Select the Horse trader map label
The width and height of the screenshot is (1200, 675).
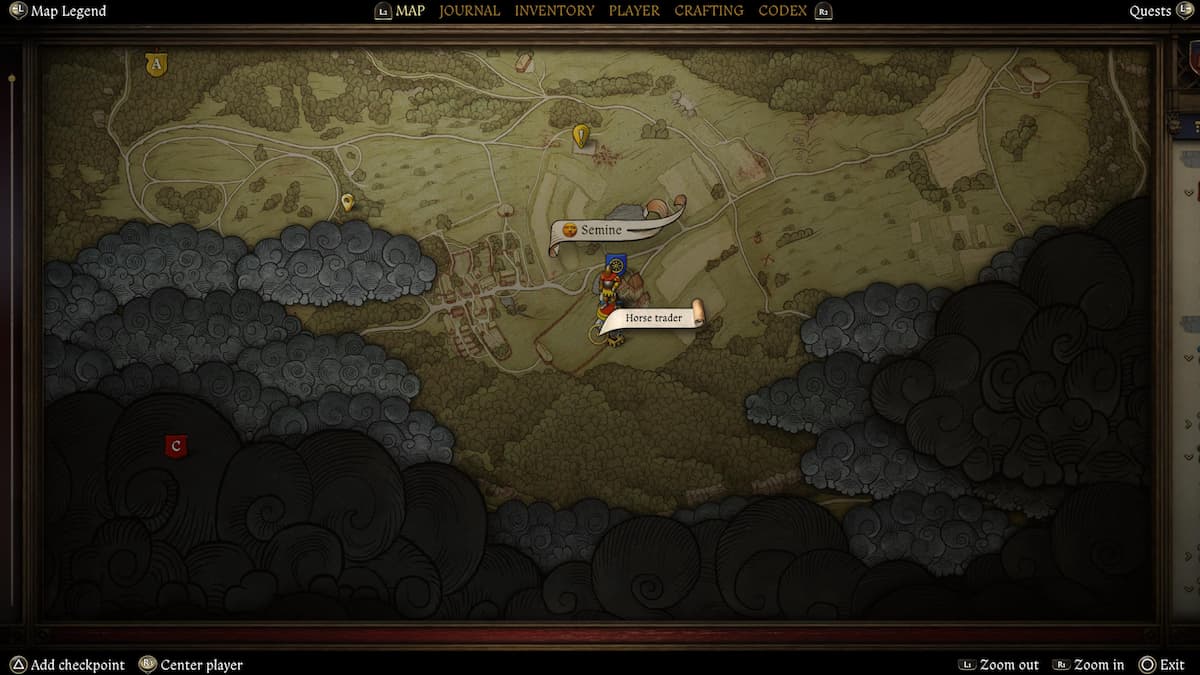[x=654, y=318]
